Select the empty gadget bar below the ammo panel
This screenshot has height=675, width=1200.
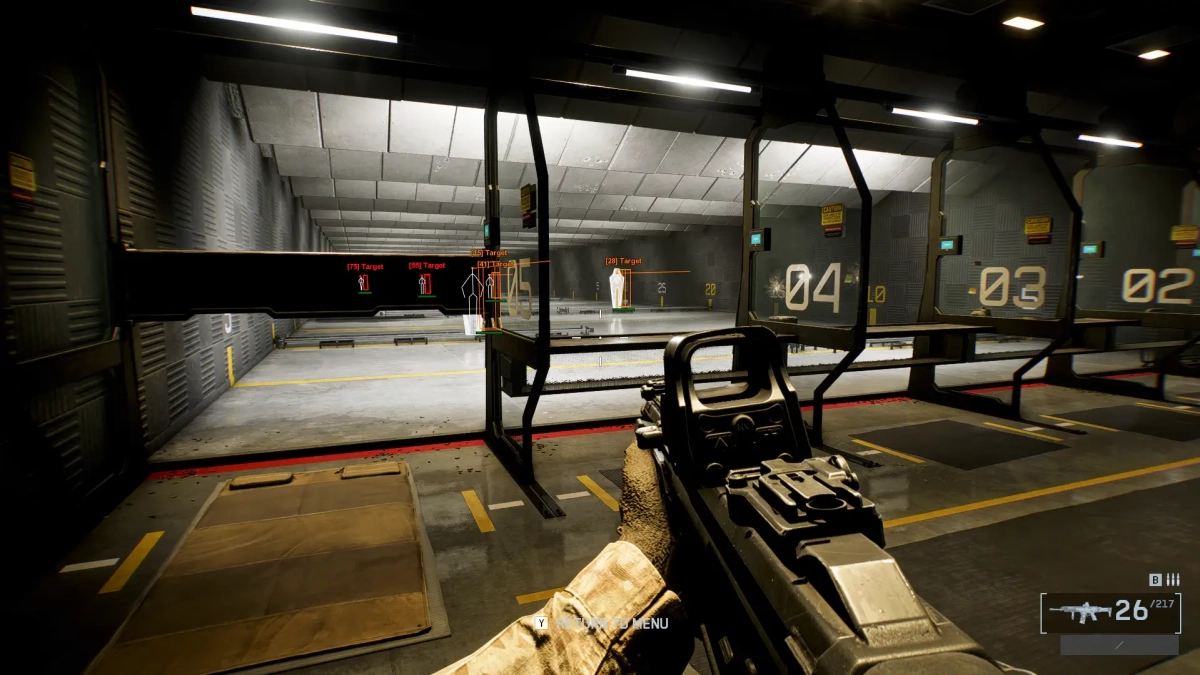click(x=1119, y=646)
